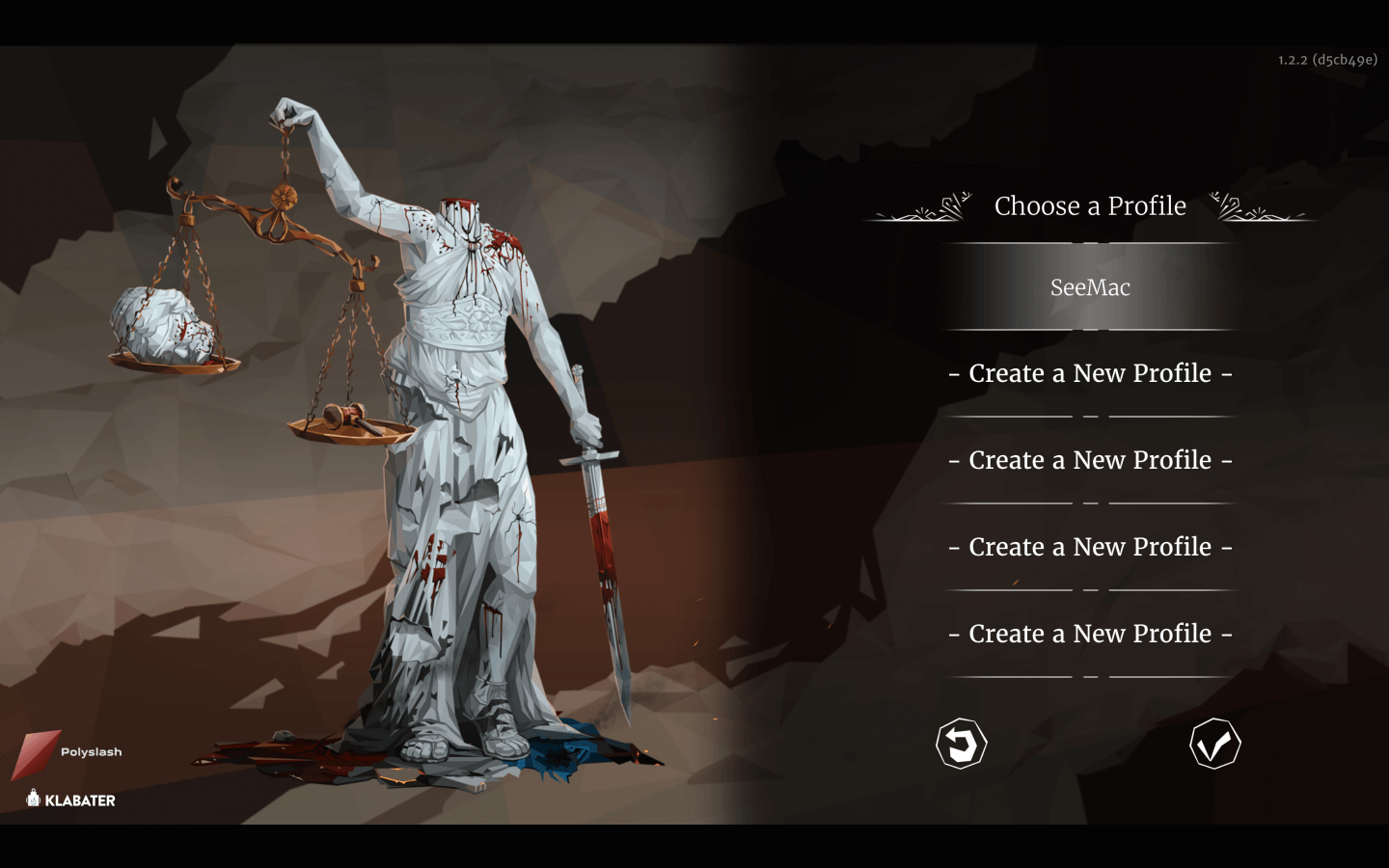The image size is (1389, 868).
Task: Confirm selection with the checkmark button
Action: click(x=1214, y=744)
